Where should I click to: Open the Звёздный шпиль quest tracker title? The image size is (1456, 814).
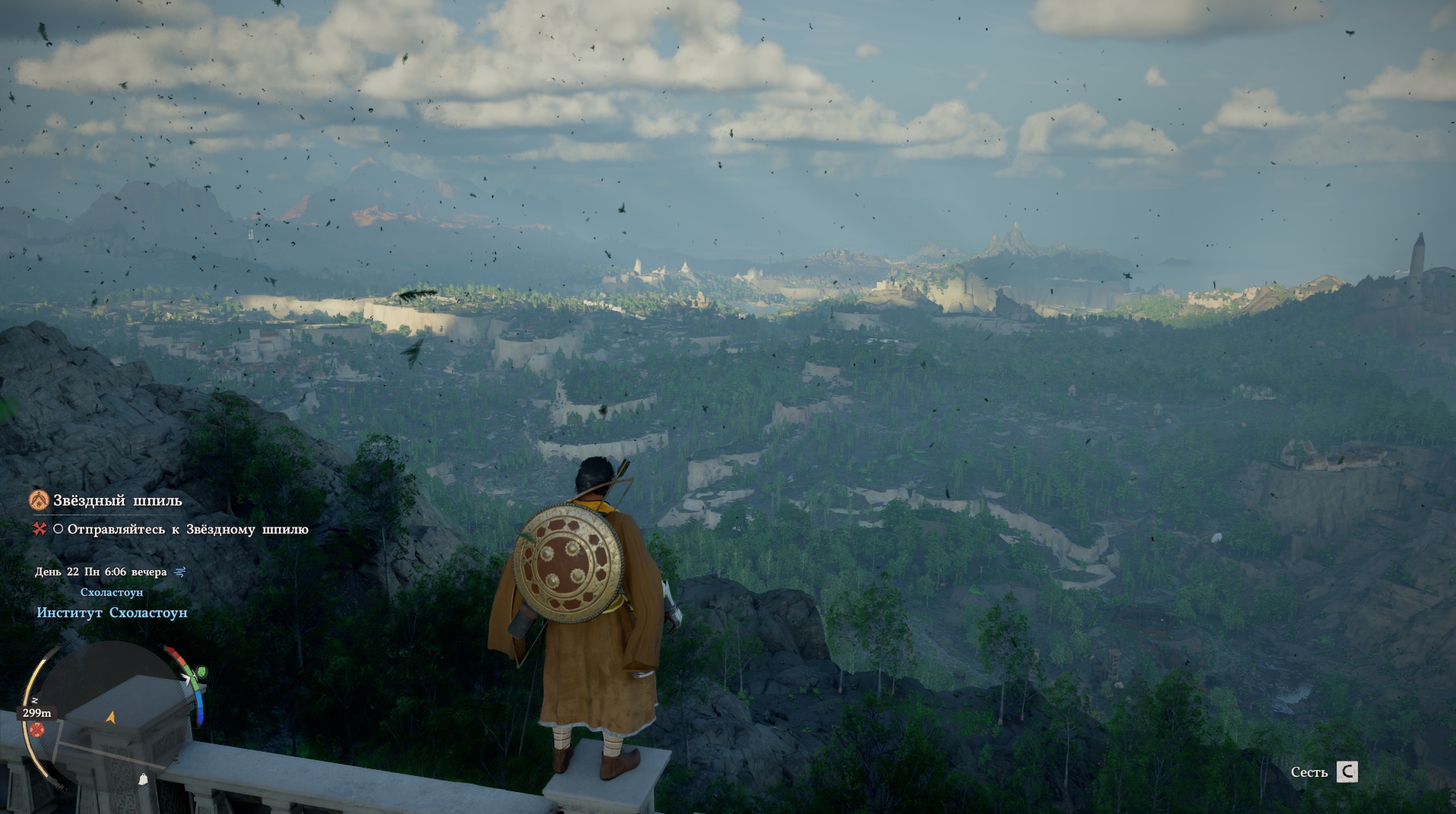[117, 501]
